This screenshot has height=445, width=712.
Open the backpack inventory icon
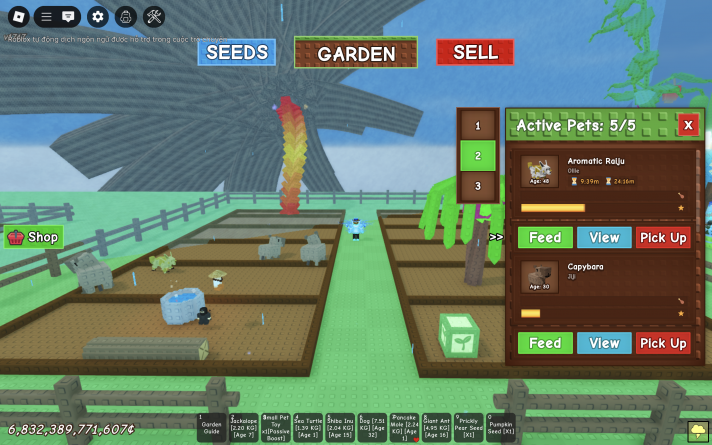125,16
